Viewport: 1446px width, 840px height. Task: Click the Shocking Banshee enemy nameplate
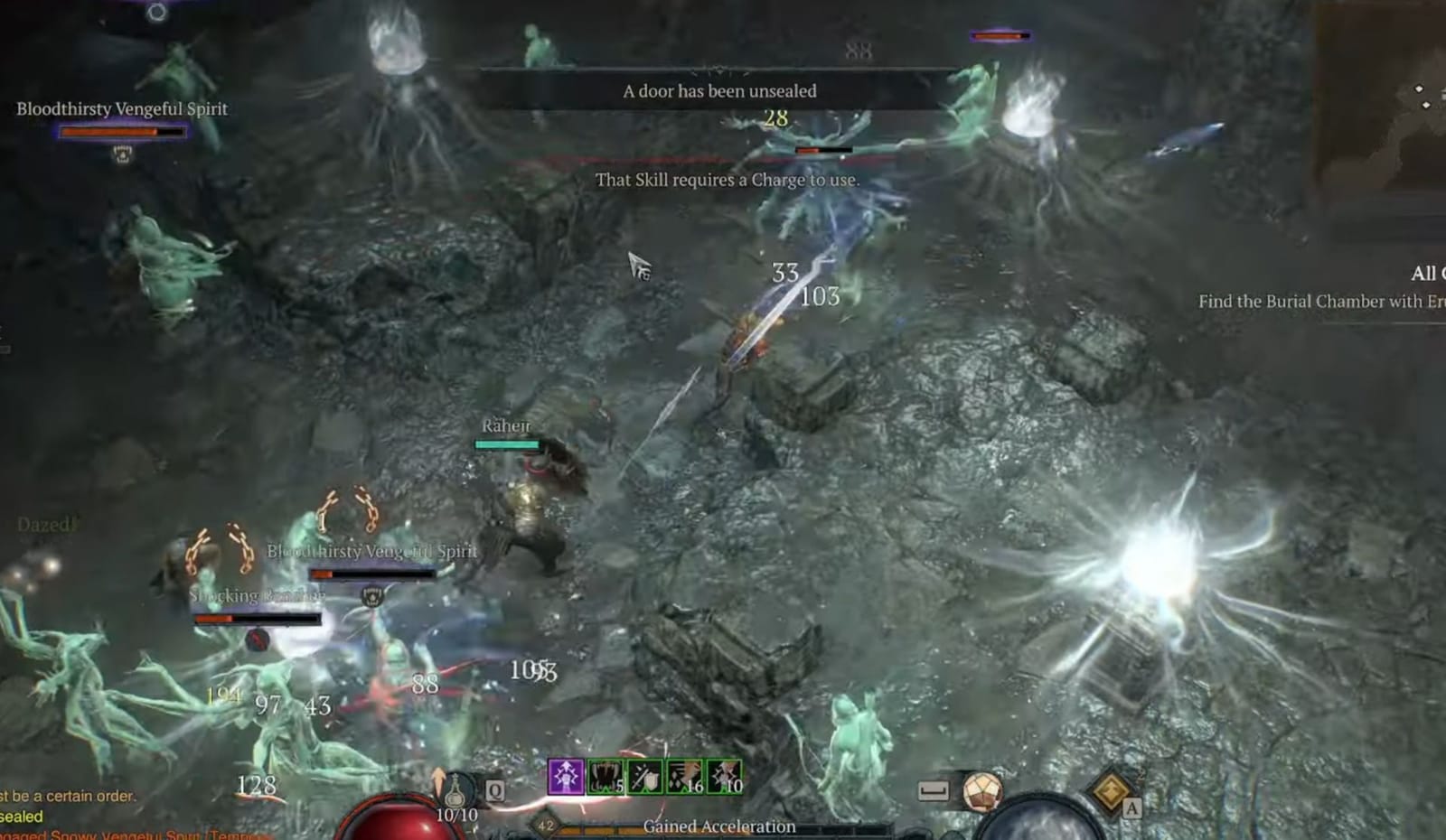point(258,595)
